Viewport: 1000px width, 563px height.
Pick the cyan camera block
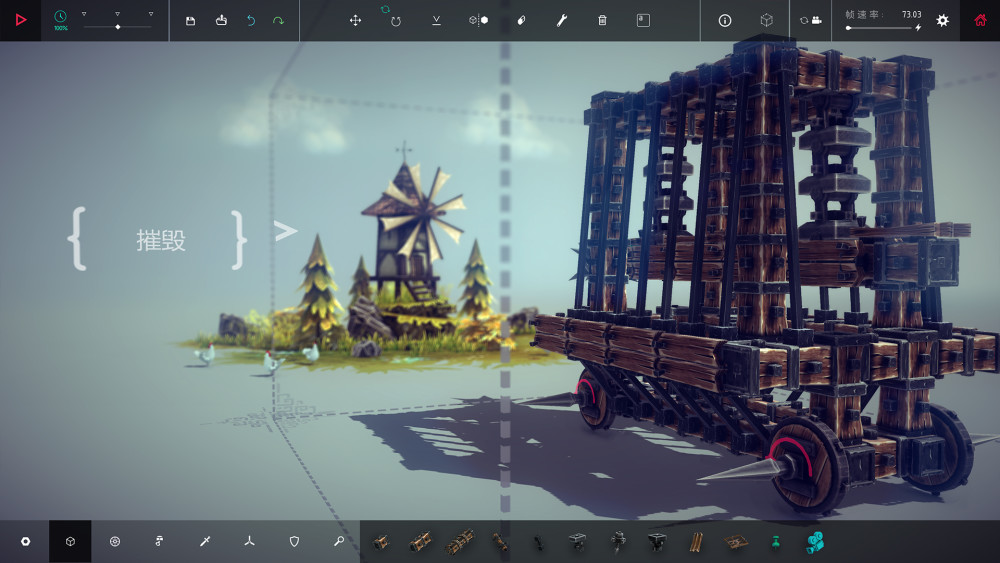[815, 541]
